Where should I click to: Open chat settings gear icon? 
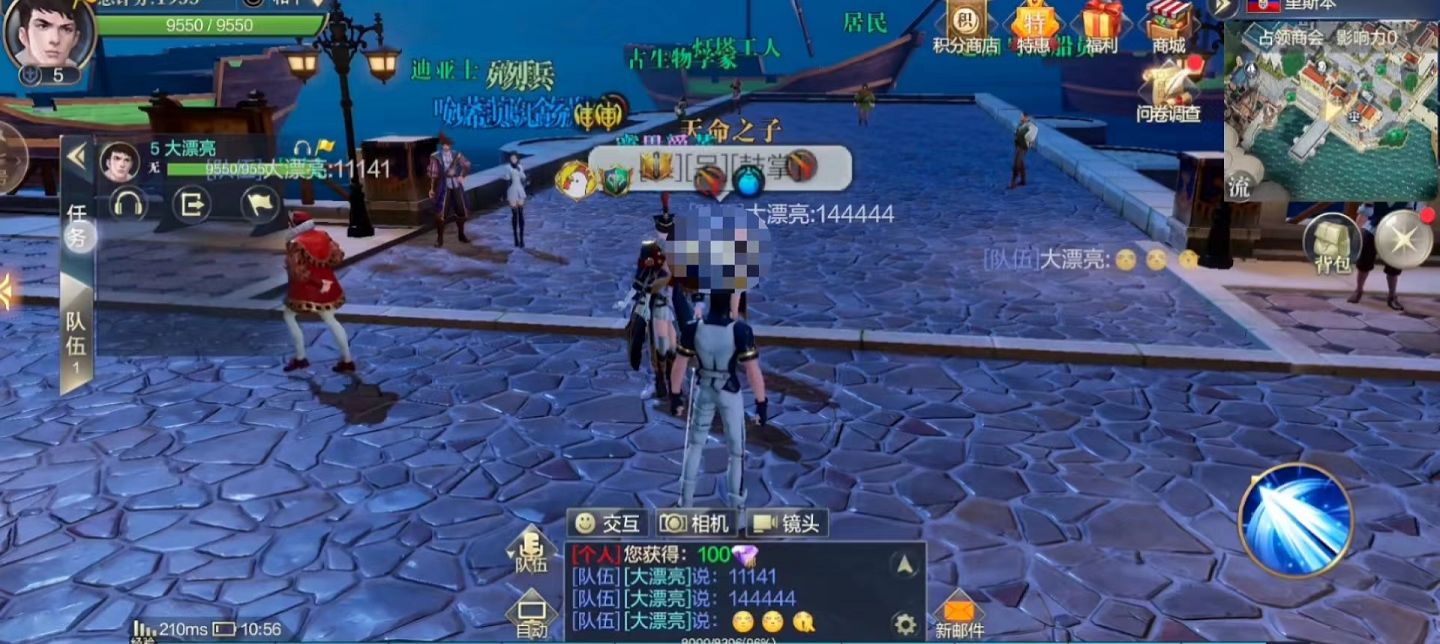tap(905, 624)
